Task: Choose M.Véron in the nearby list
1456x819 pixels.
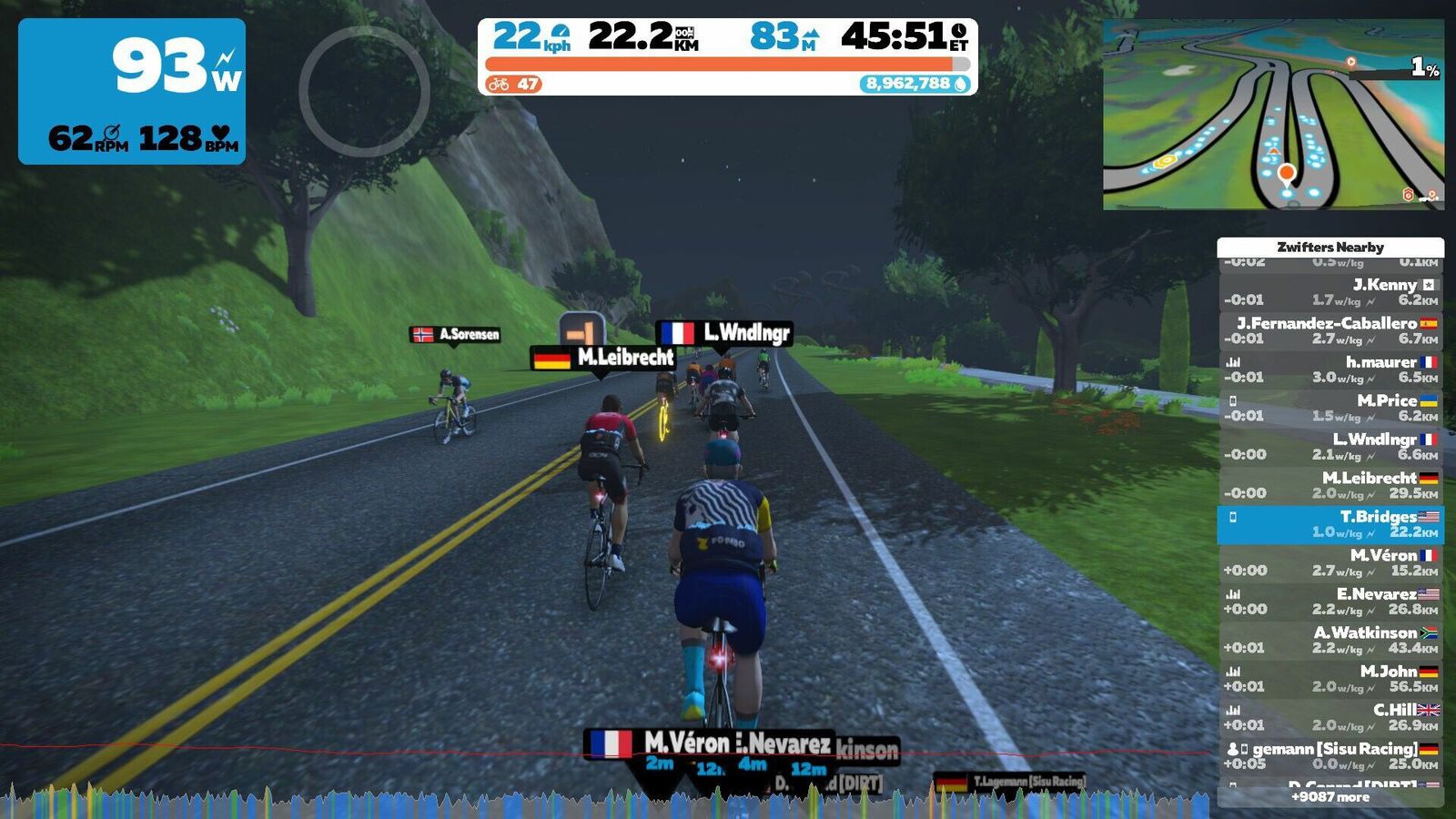Action: tap(1330, 562)
